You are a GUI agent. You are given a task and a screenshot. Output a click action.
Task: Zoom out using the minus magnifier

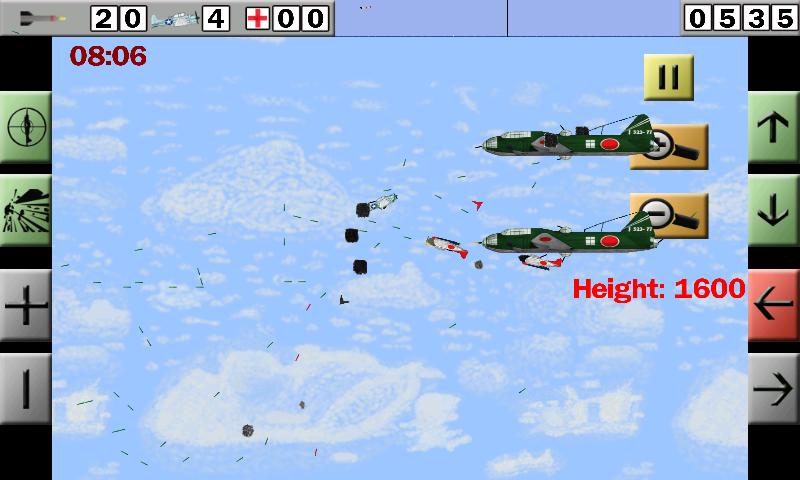670,214
